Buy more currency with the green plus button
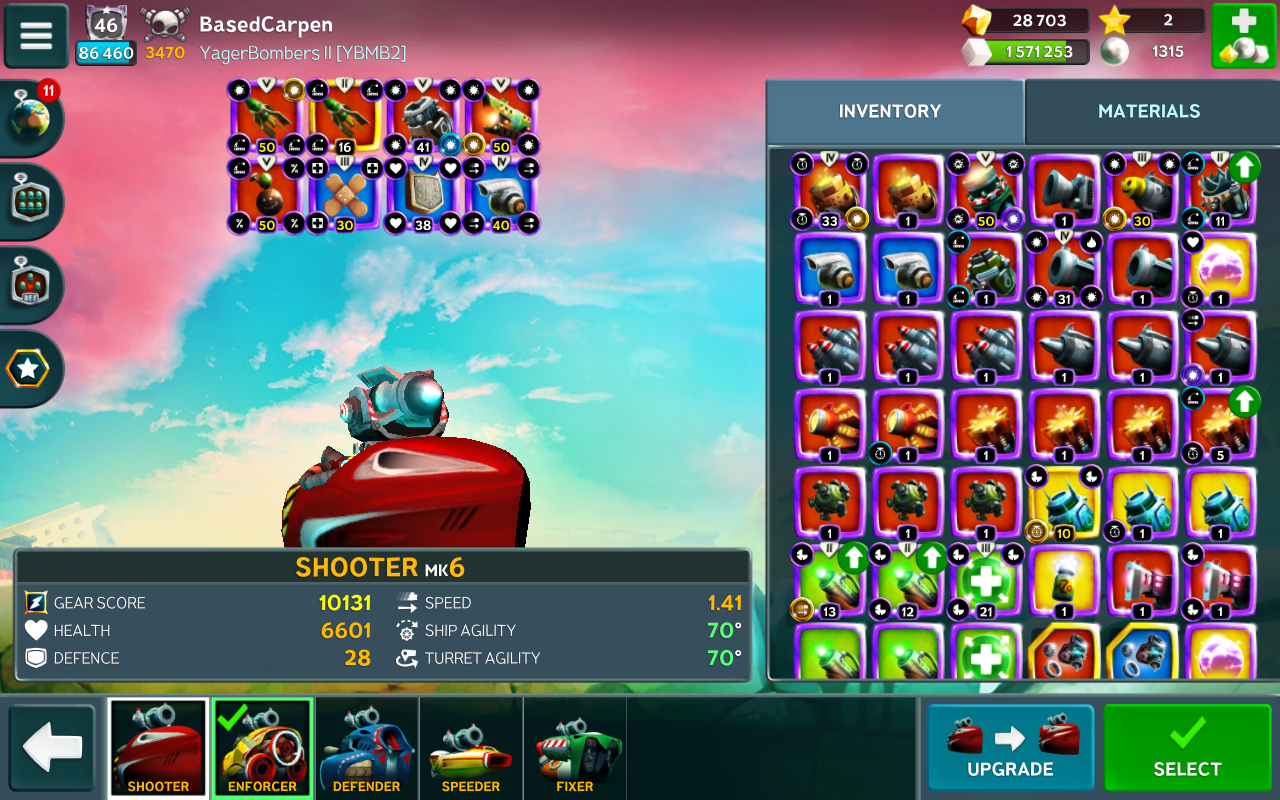The width and height of the screenshot is (1280, 800). point(1242,36)
